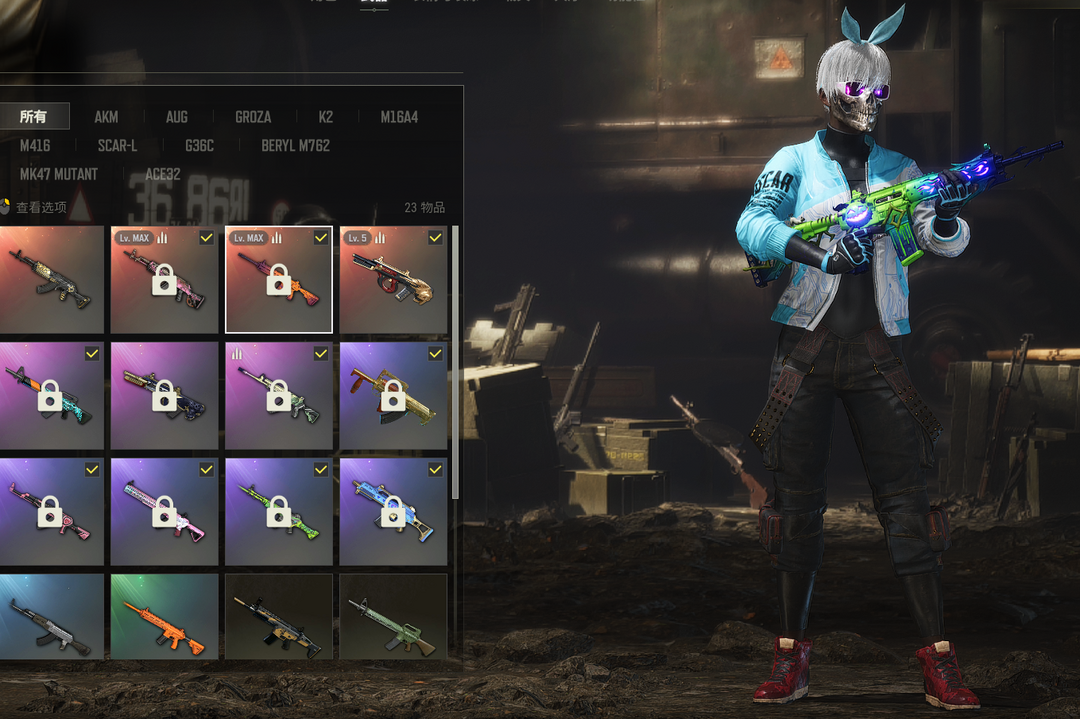Select the locked green rifle skin
Viewport: 1080px width, 719px height.
point(279,512)
